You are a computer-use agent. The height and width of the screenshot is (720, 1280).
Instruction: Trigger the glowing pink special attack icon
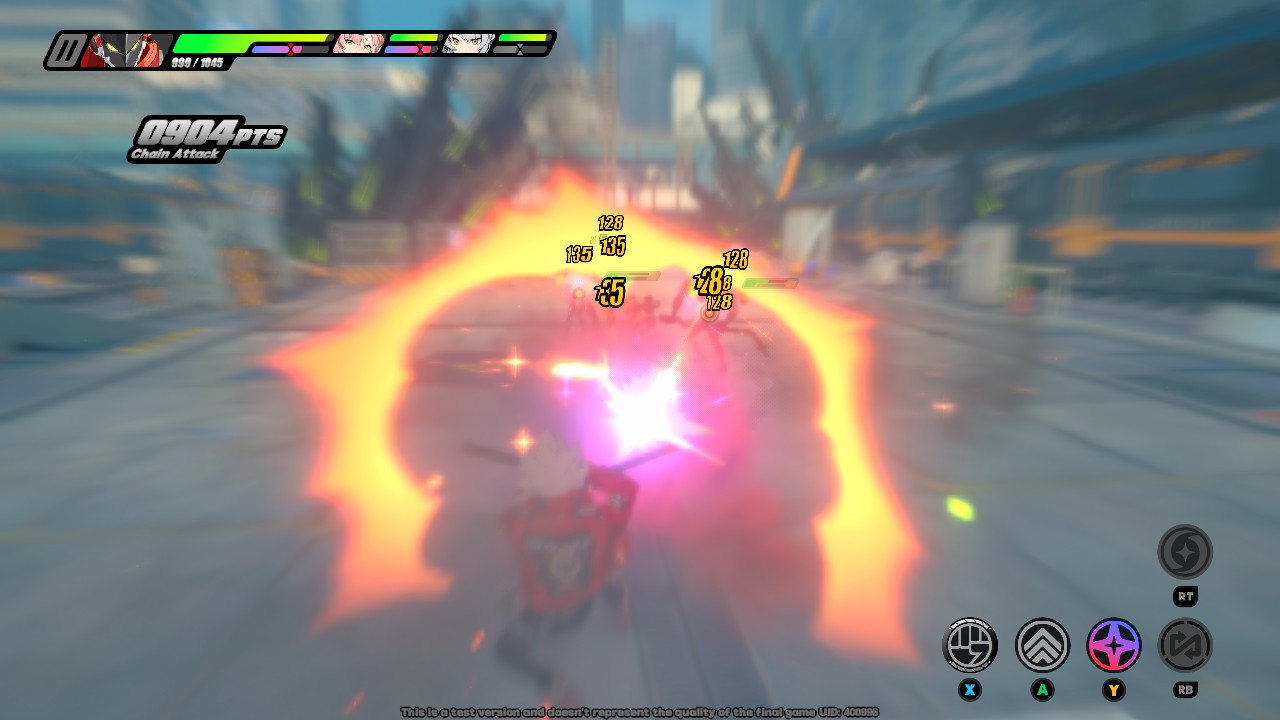pos(1114,645)
